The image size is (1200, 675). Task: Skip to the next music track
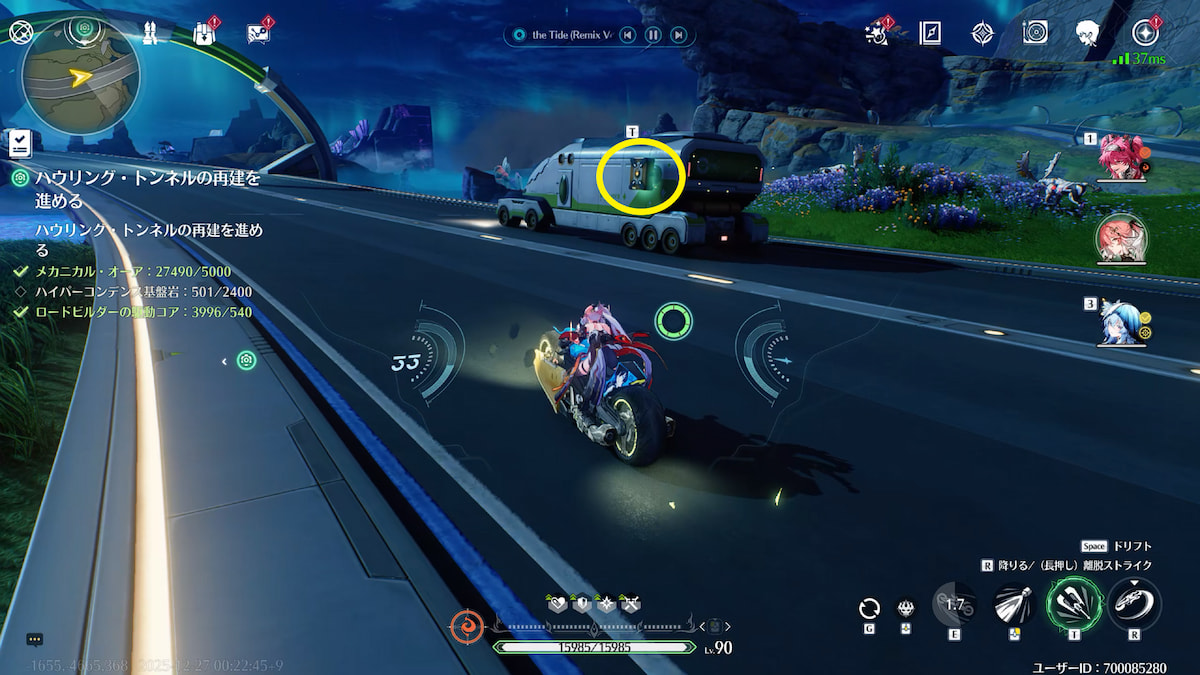click(x=678, y=35)
